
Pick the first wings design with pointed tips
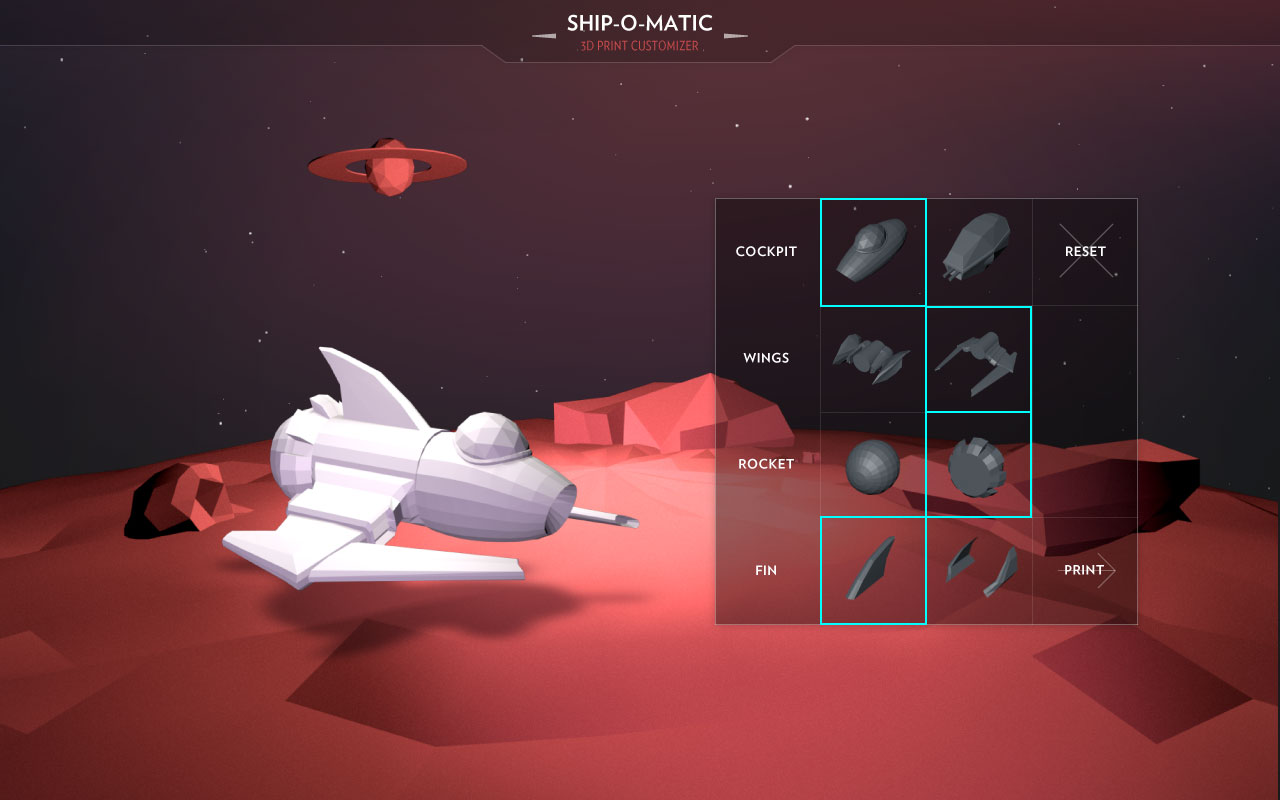tap(873, 358)
